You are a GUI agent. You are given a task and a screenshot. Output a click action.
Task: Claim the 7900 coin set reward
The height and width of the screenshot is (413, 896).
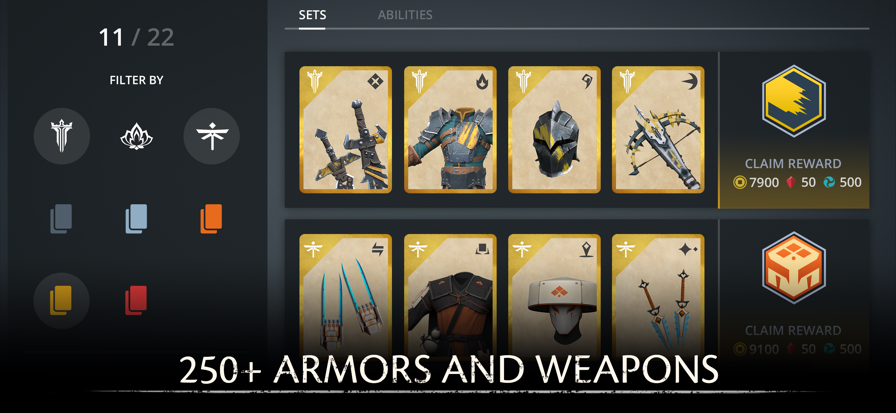click(x=793, y=172)
